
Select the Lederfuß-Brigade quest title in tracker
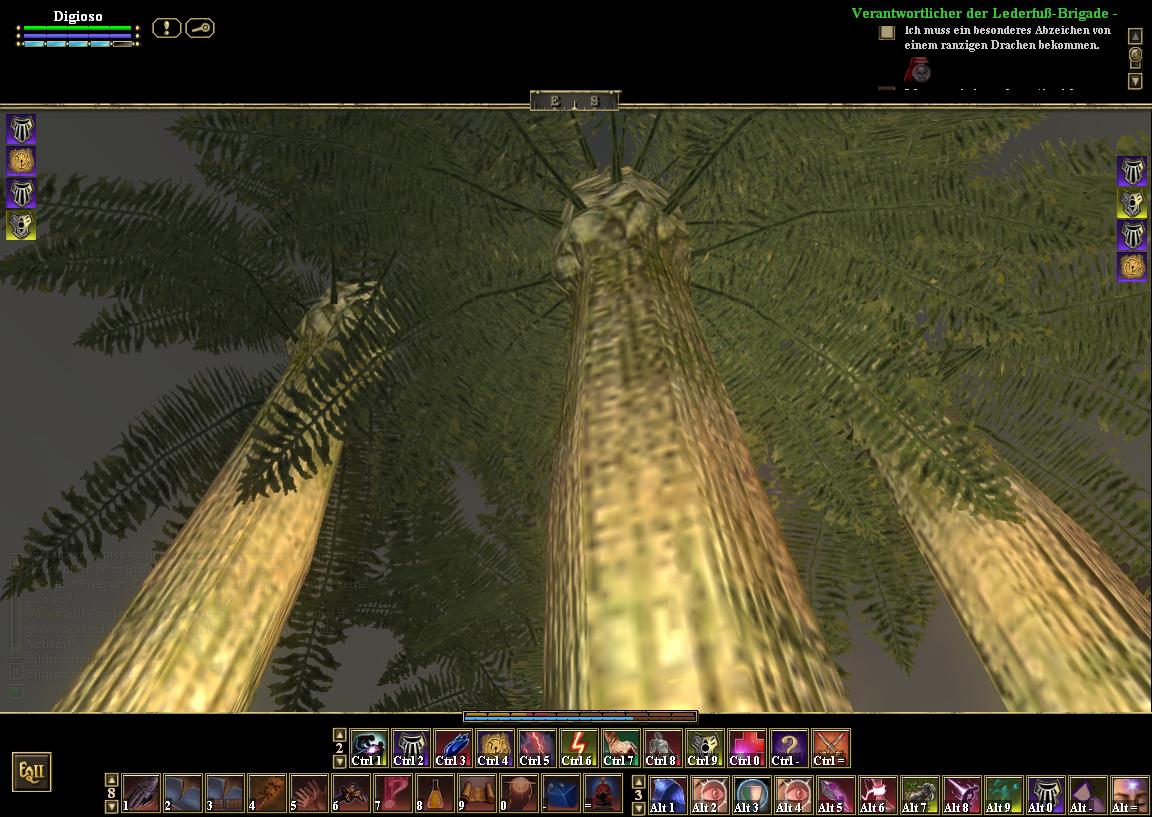click(984, 13)
